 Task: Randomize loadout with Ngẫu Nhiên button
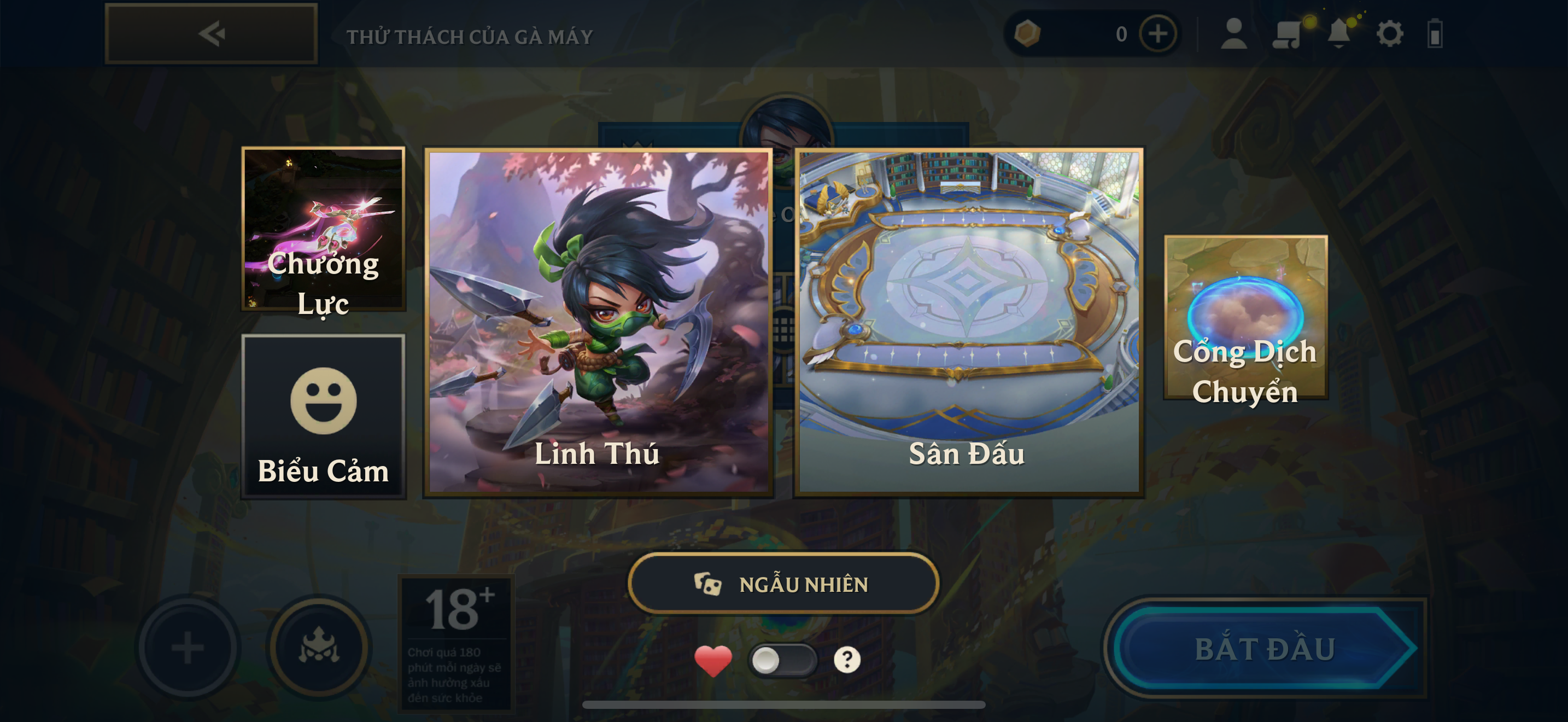(x=783, y=584)
